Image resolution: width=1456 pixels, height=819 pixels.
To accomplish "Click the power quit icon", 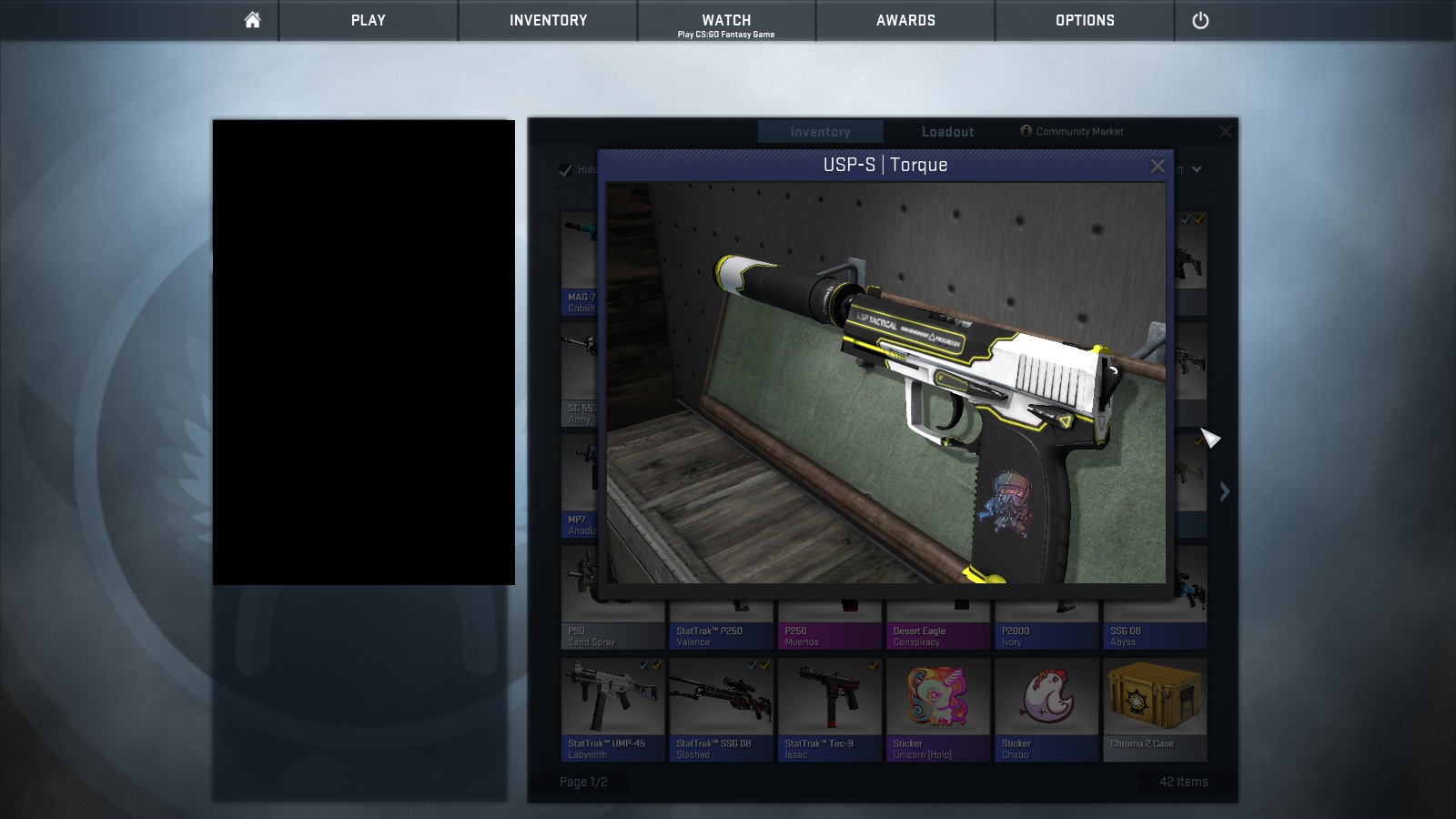I will (x=1200, y=20).
